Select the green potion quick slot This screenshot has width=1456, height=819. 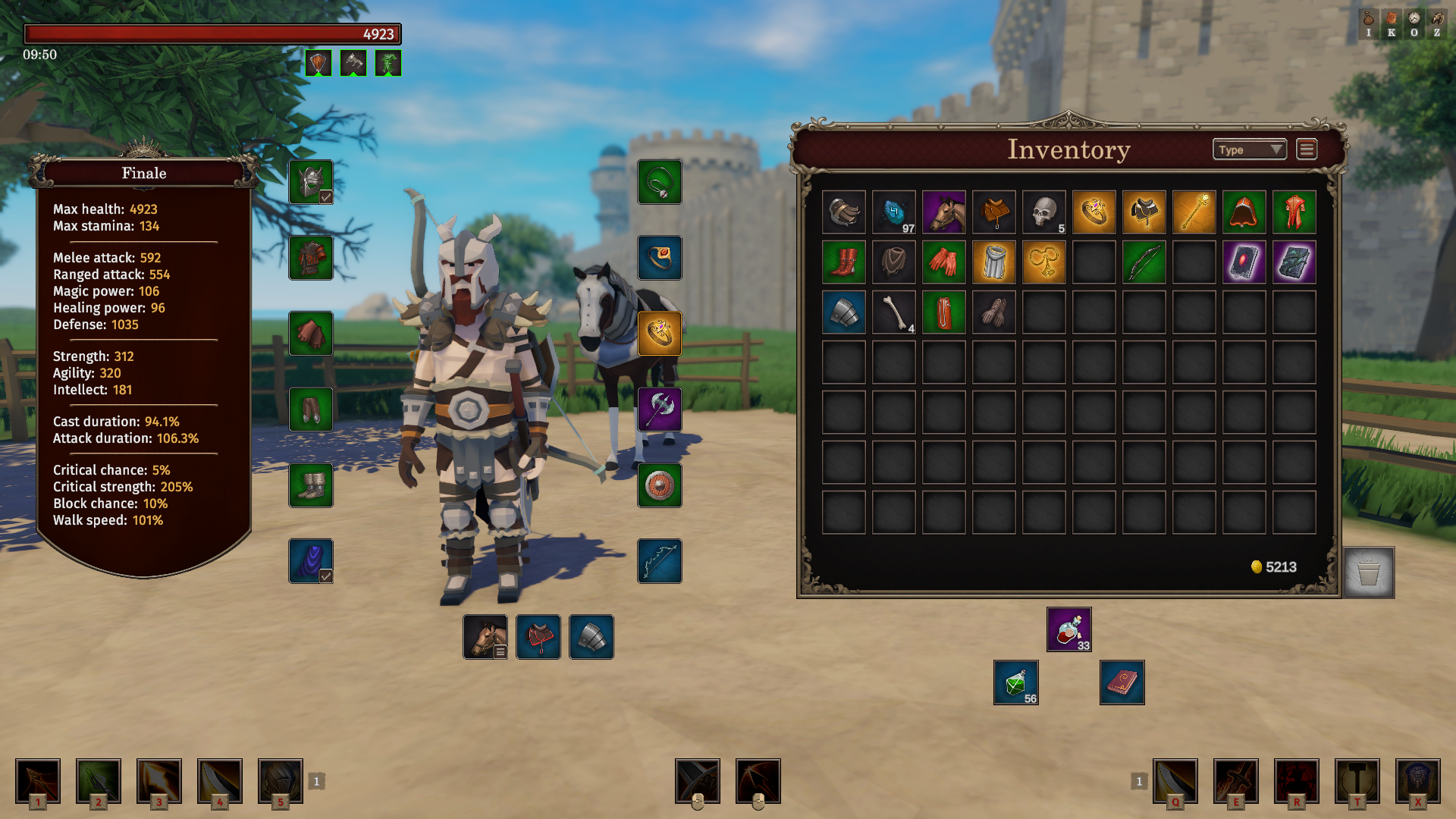click(x=1016, y=682)
